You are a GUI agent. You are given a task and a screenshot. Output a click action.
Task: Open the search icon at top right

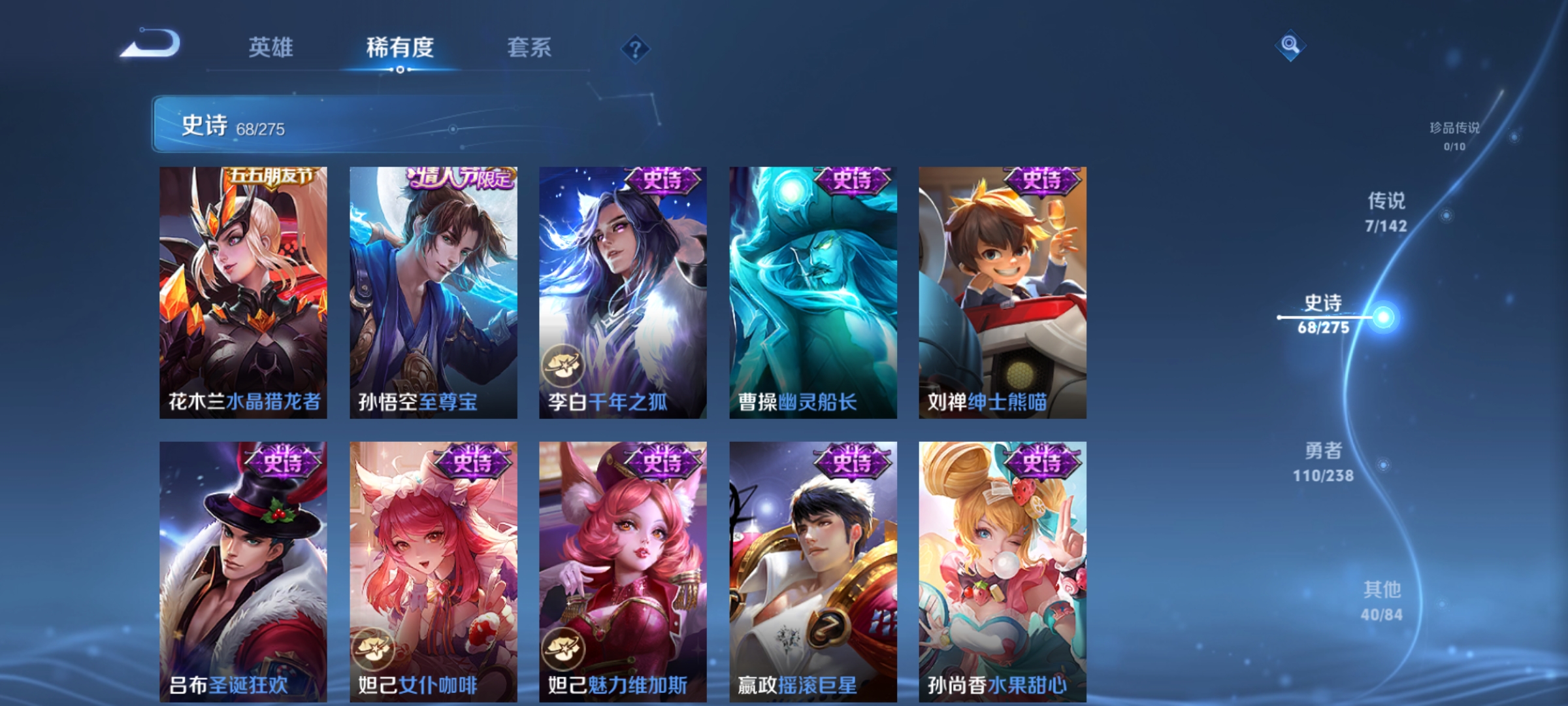coord(1290,46)
